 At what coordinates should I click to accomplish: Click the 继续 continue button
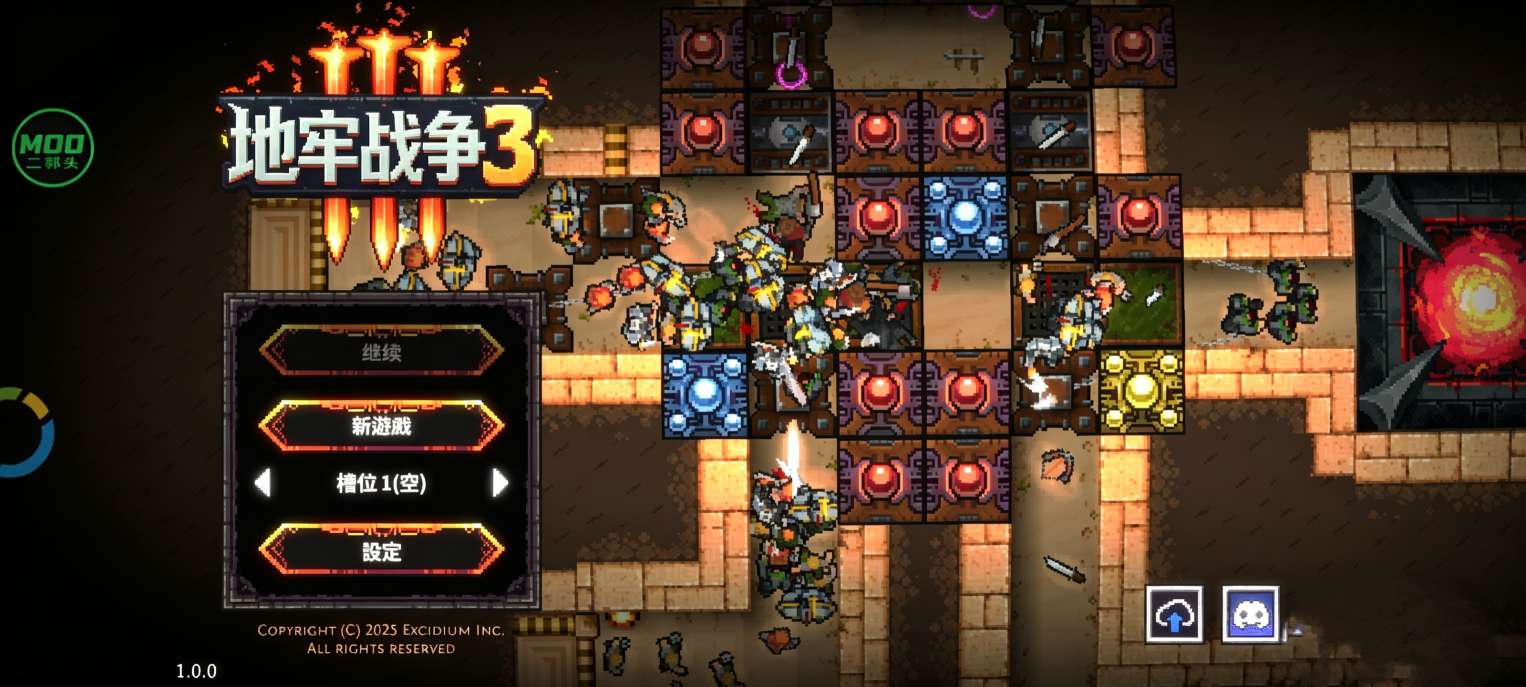381,352
